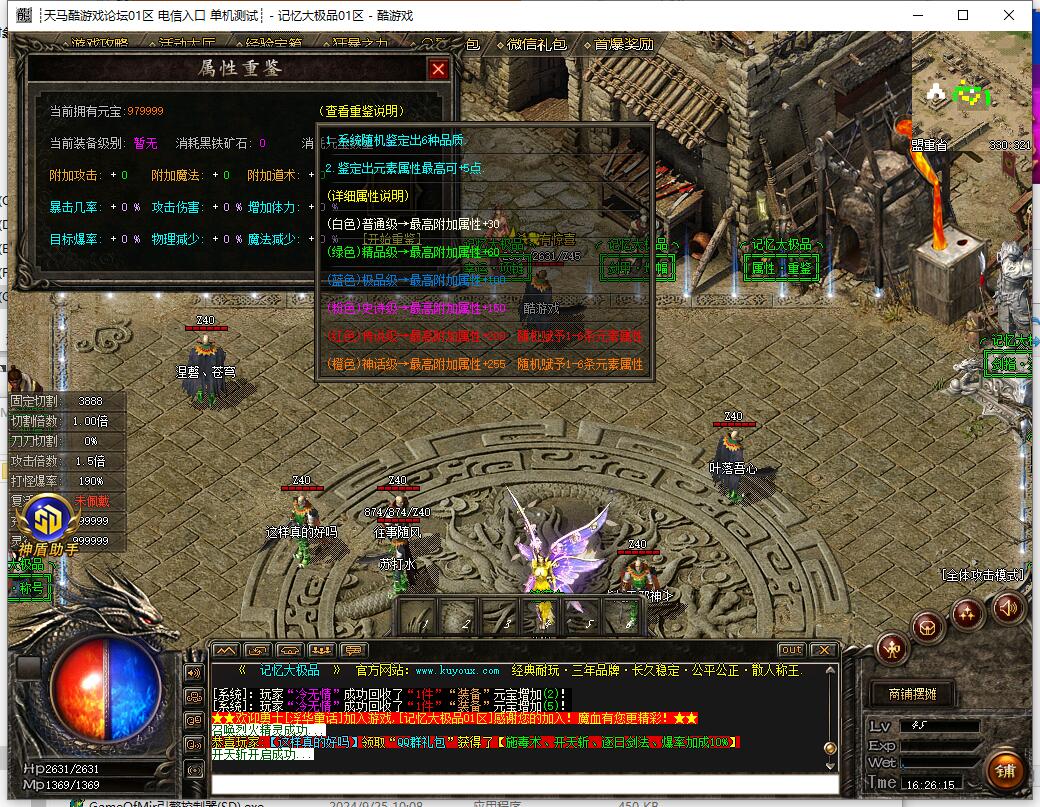Viewport: 1040px width, 807px height.
Task: Maximize the game window
Action: click(963, 15)
